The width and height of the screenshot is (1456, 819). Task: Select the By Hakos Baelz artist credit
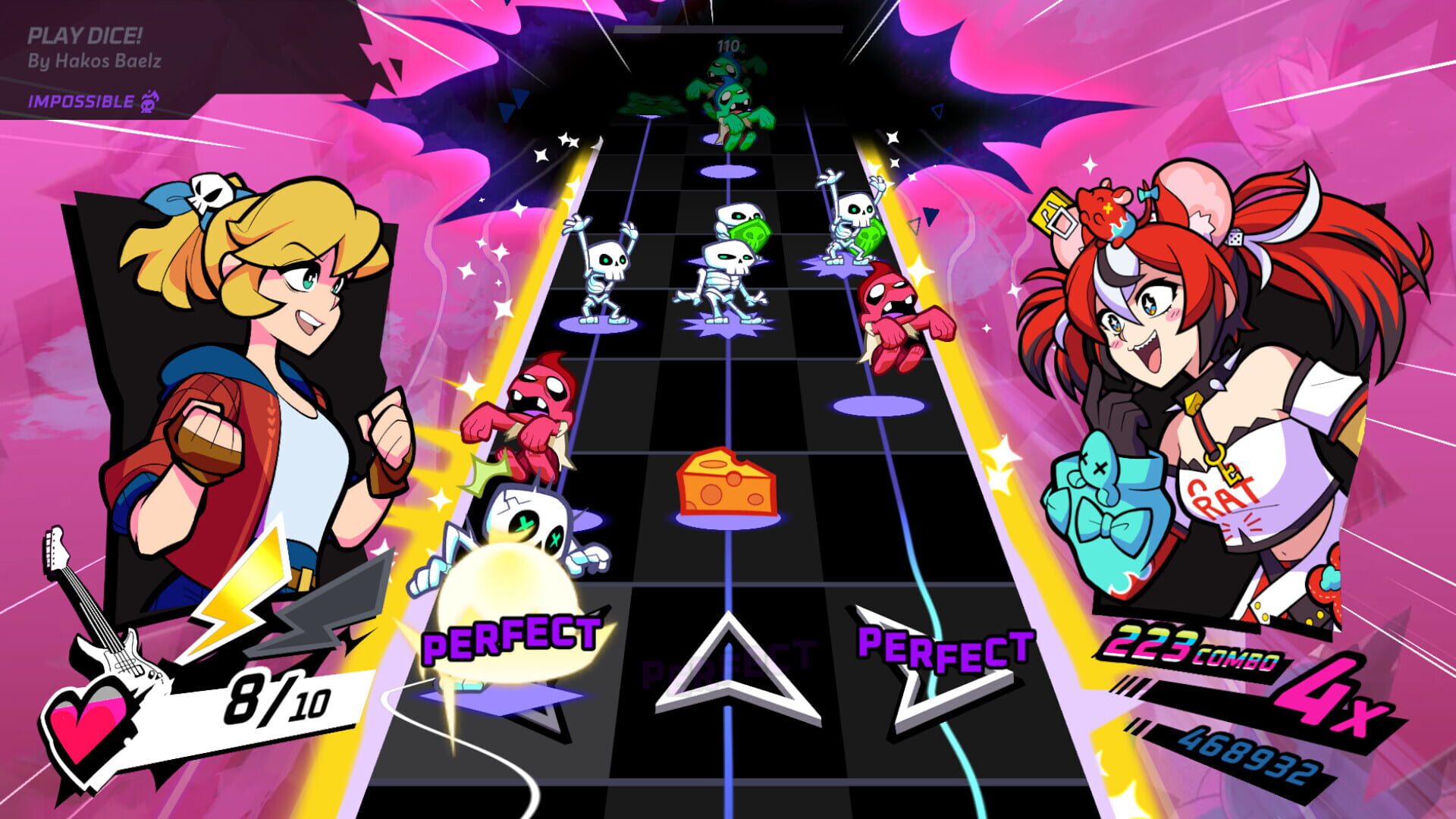95,62
